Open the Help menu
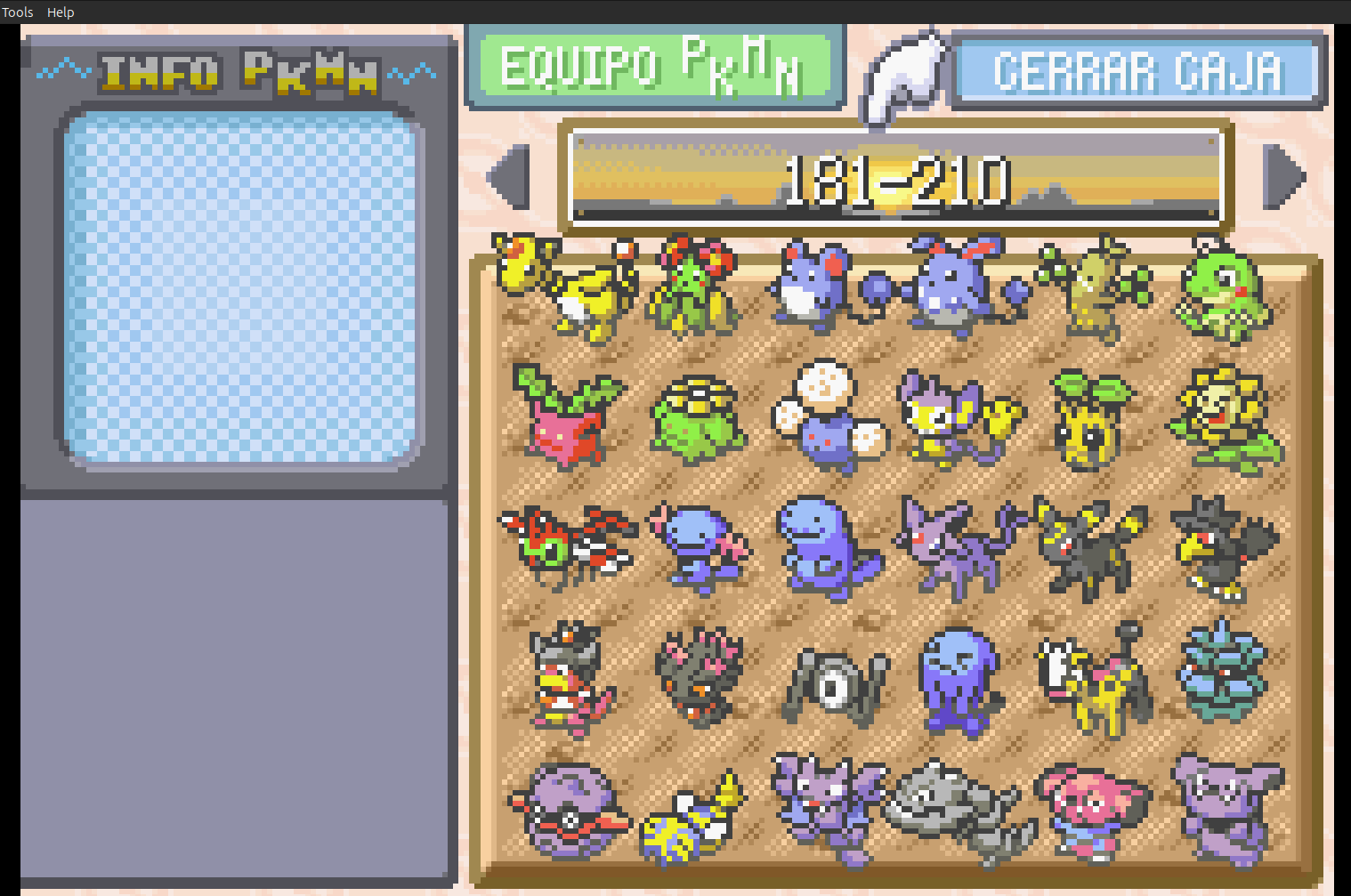The width and height of the screenshot is (1351, 896). pyautogui.click(x=60, y=12)
